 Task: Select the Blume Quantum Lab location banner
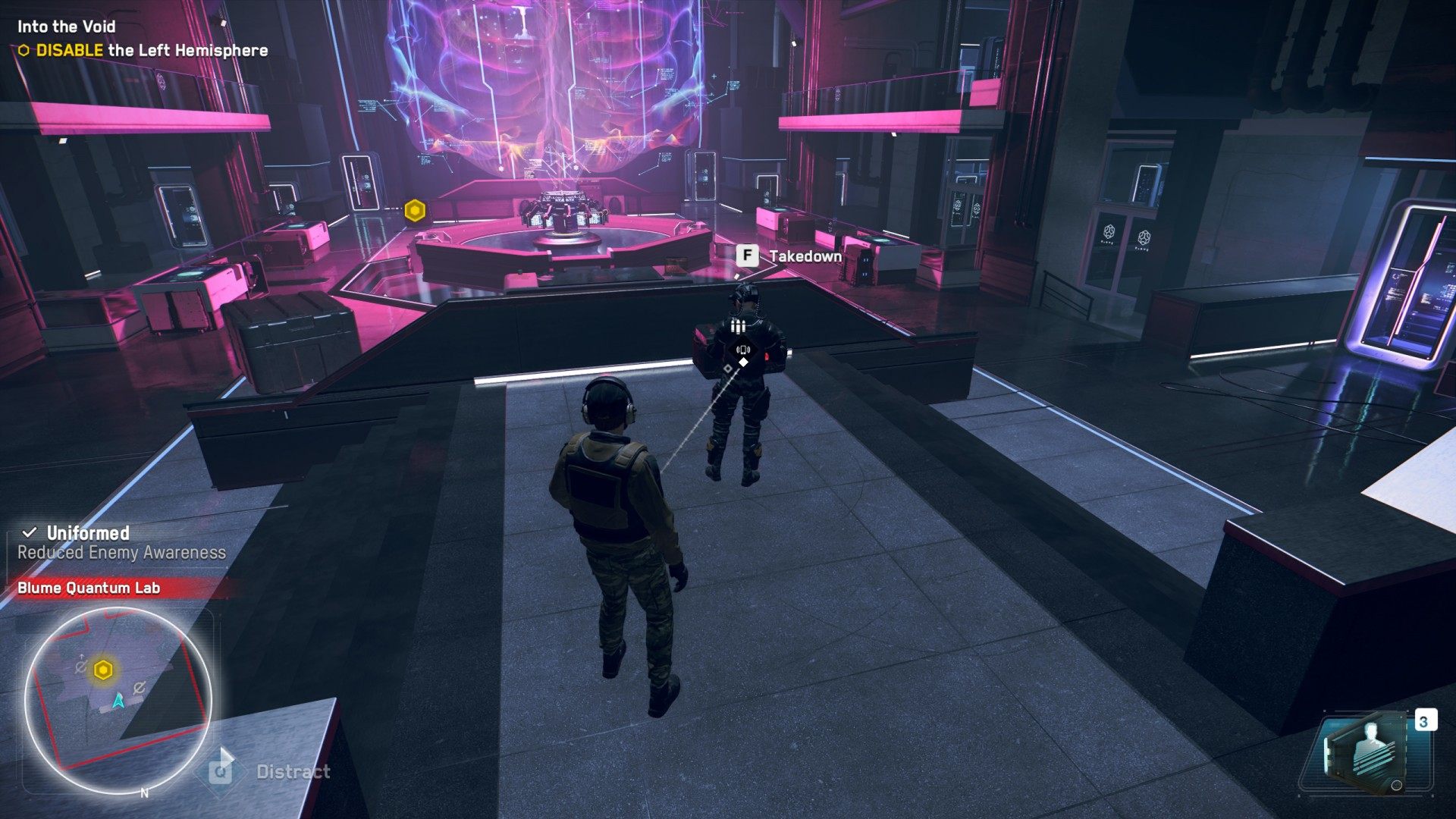(x=89, y=588)
